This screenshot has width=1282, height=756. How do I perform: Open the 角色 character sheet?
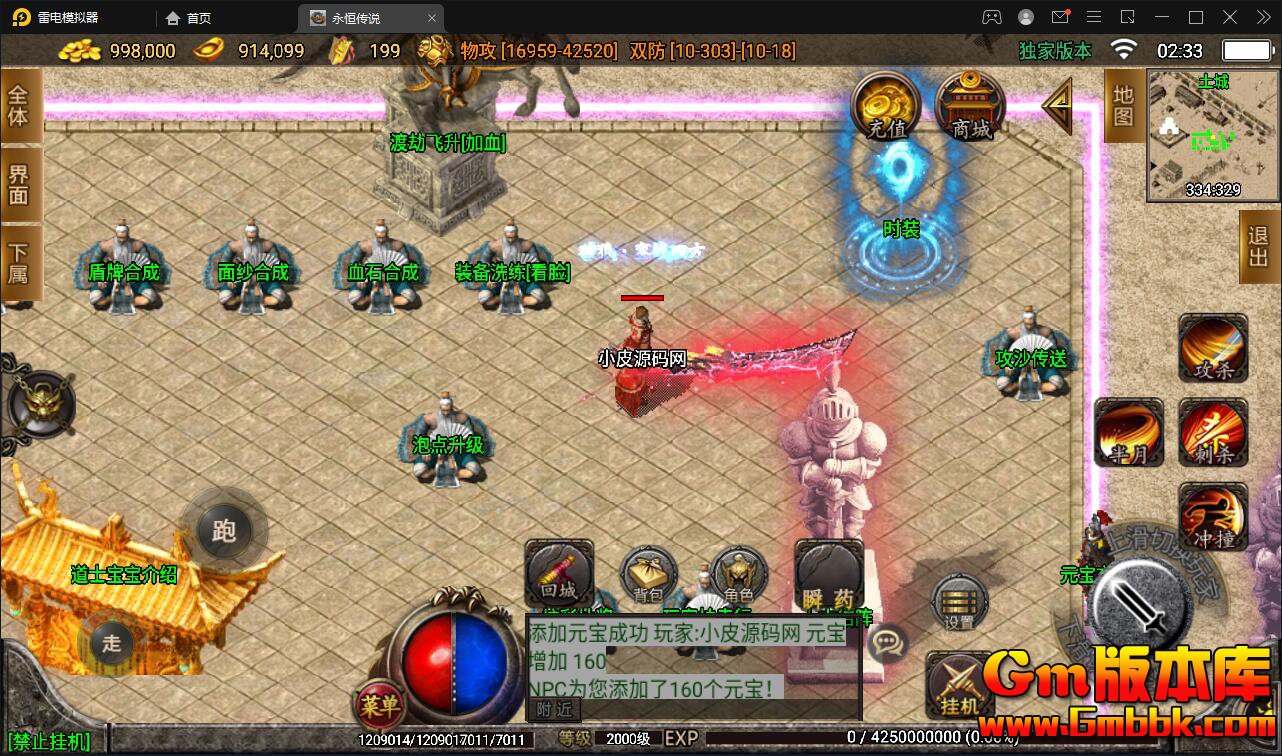click(x=739, y=575)
